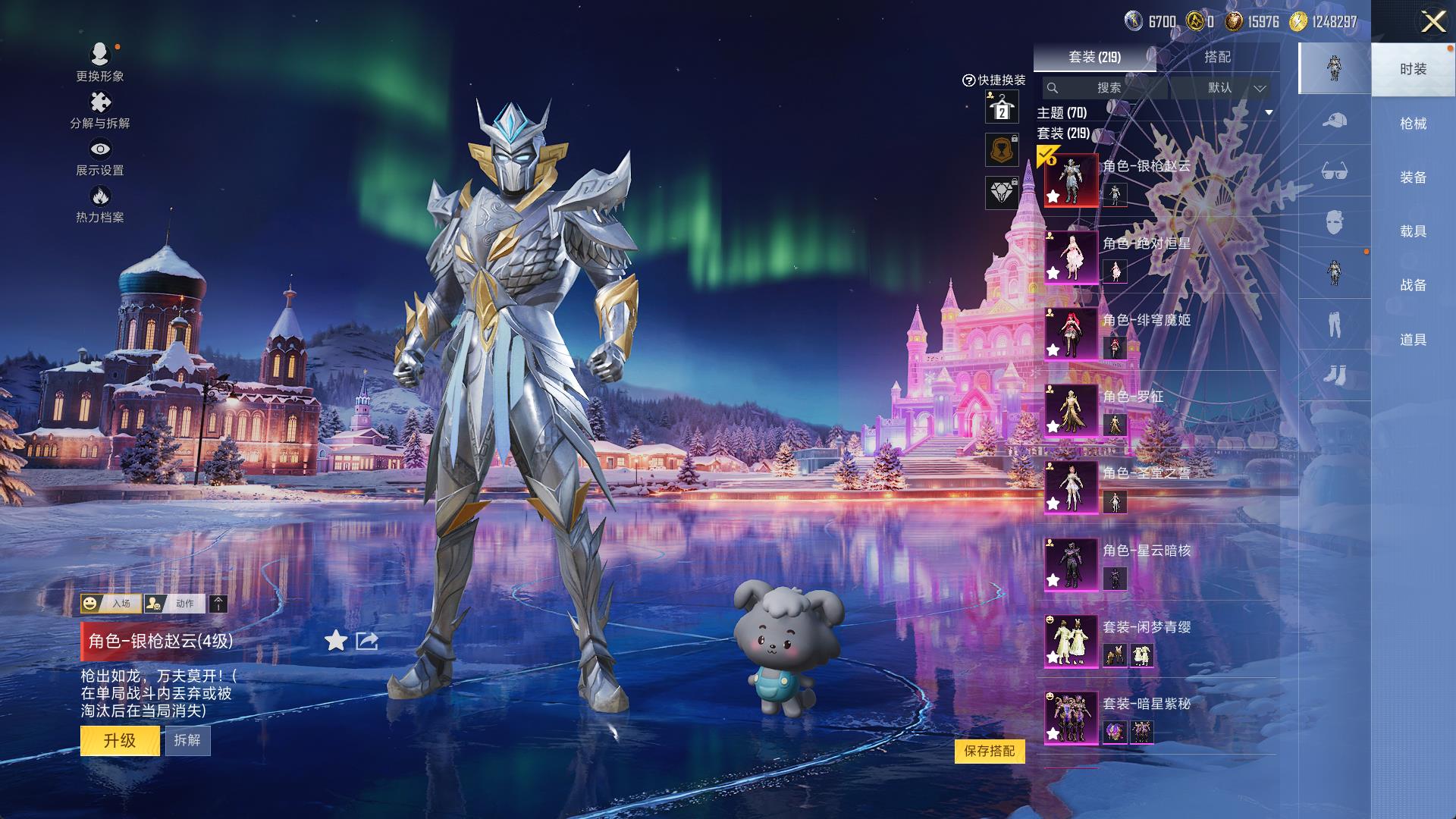The image size is (1456, 819).
Task: Go to the 载具 vehicles category
Action: 1413,231
